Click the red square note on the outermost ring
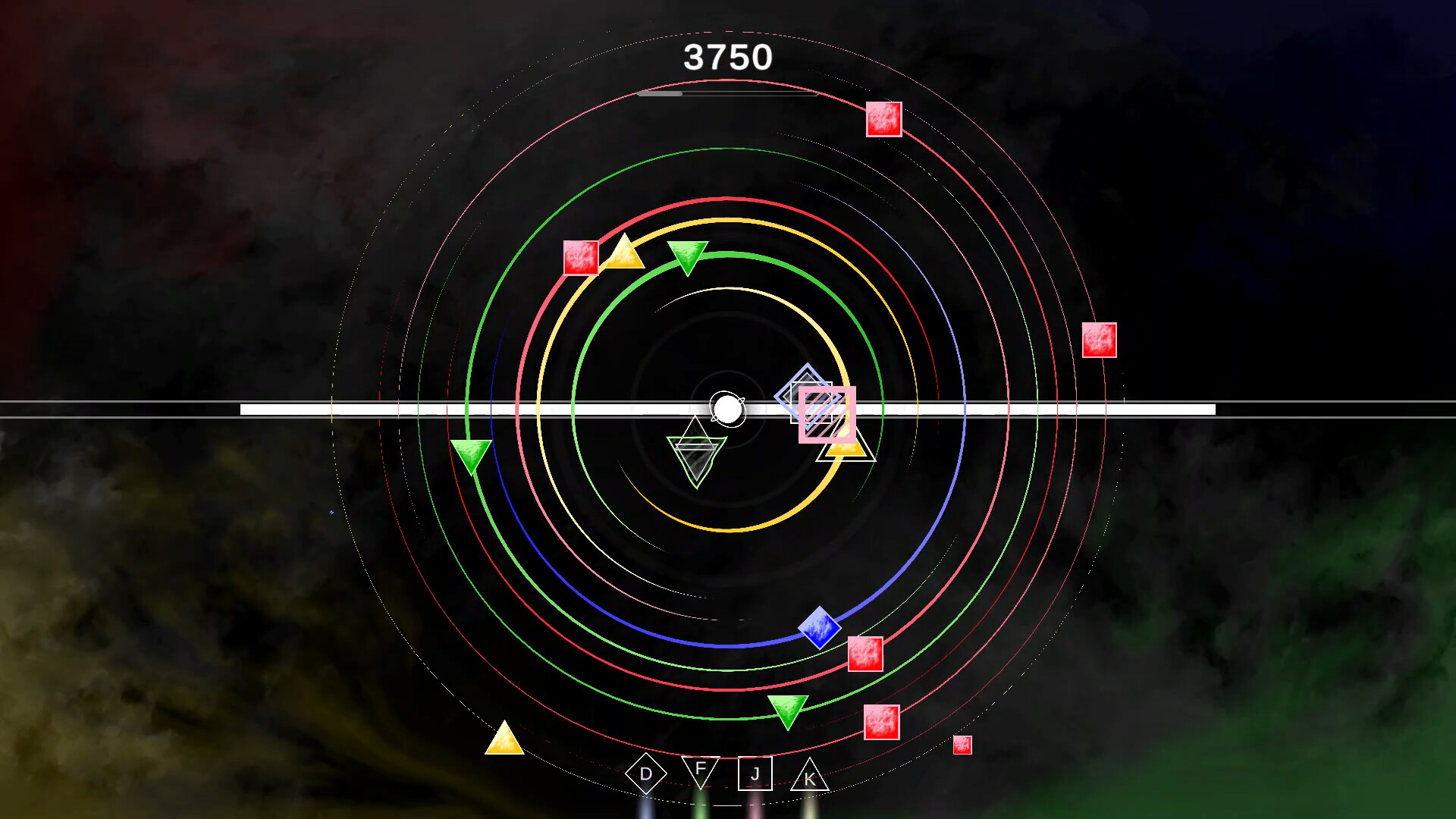 pos(883,120)
